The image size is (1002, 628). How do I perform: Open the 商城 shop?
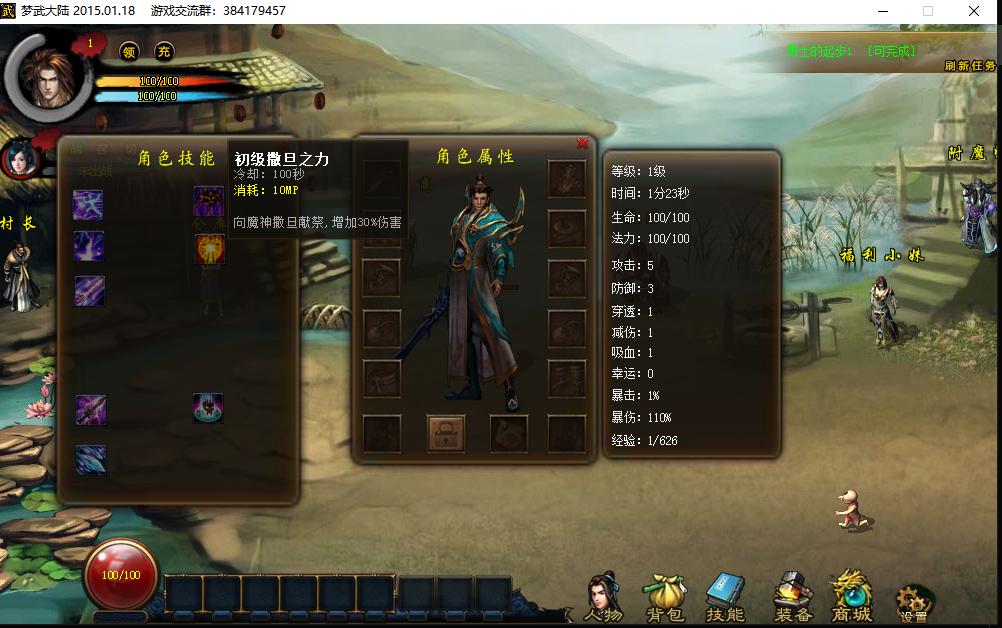click(x=851, y=597)
